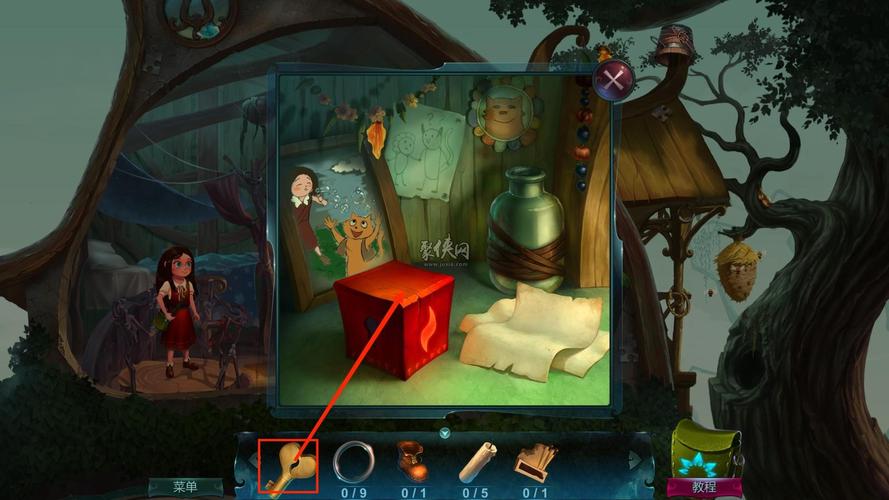This screenshot has height=500, width=889.
Task: Select the golden key in inventory
Action: 288,464
